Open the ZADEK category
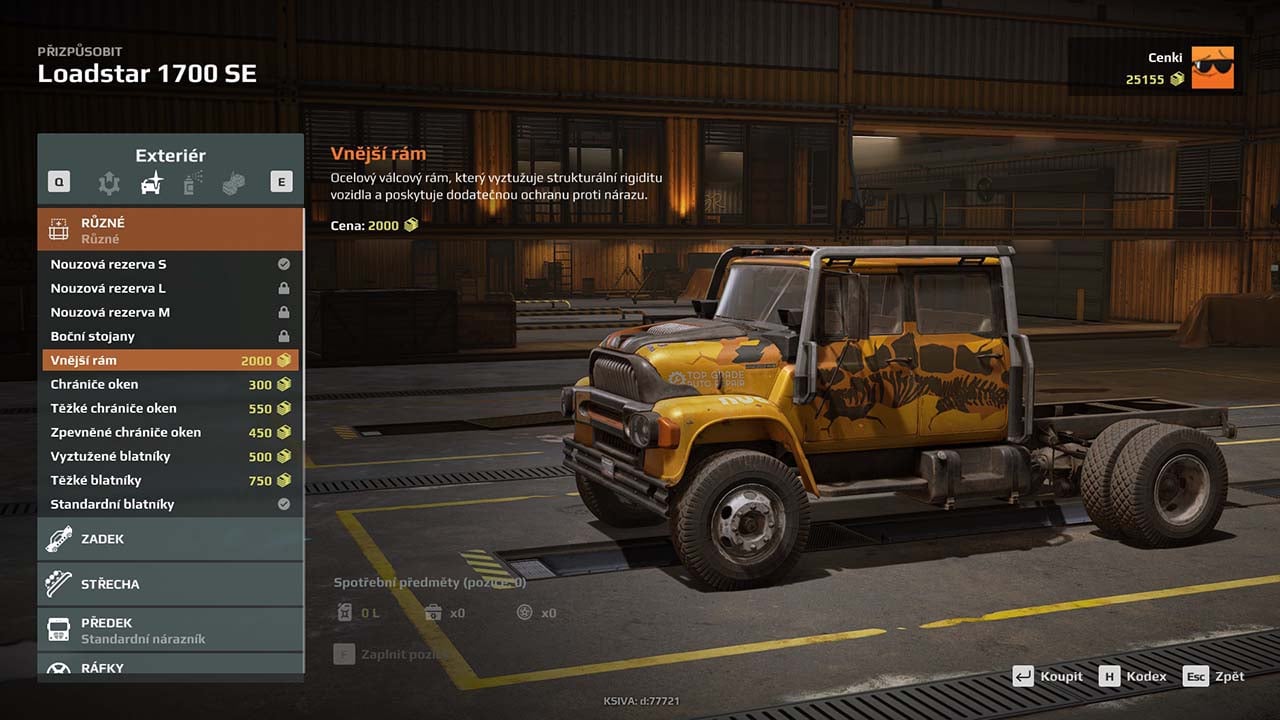The height and width of the screenshot is (720, 1280). click(170, 539)
